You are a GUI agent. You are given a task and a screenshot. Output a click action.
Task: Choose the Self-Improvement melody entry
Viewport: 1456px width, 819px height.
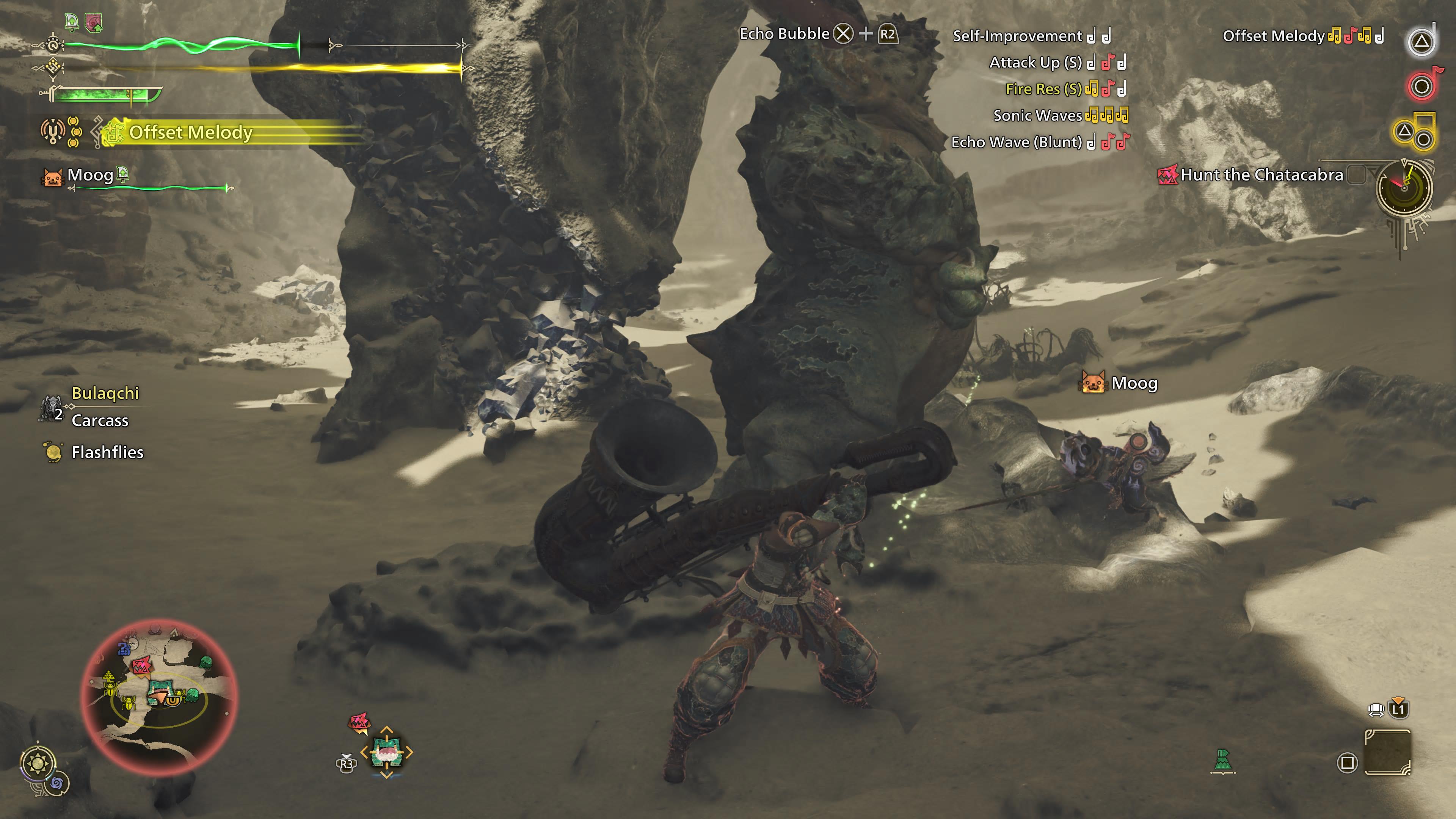tap(1017, 36)
